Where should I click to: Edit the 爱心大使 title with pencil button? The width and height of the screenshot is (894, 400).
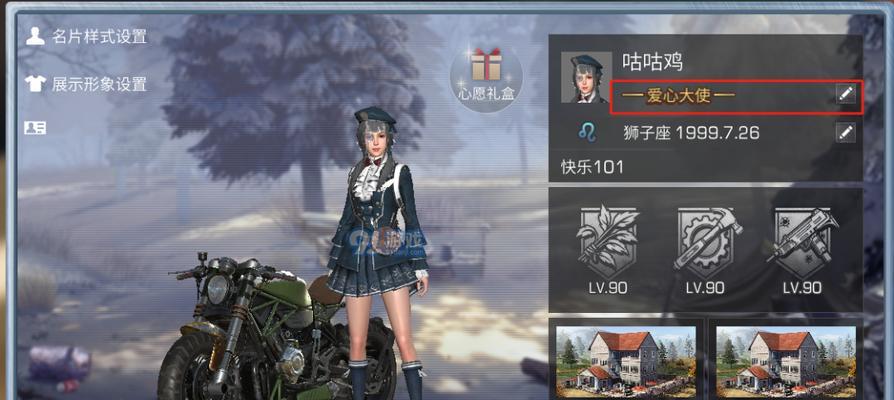pos(846,94)
